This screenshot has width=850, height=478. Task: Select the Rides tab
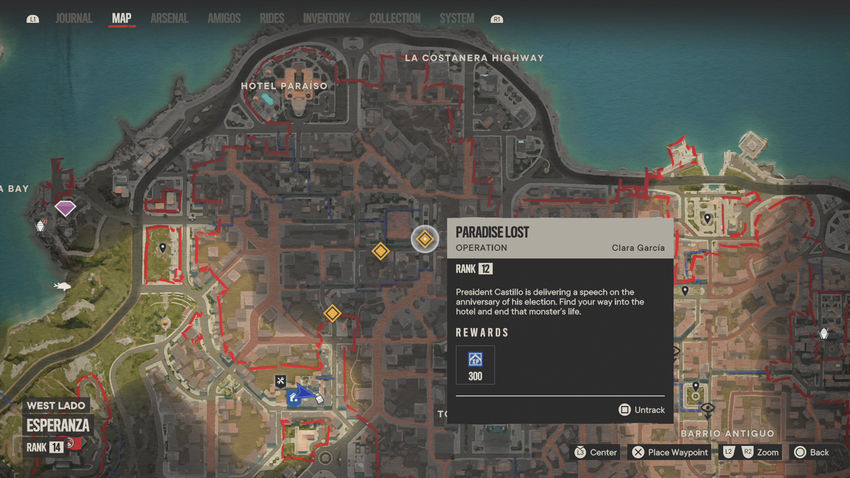[x=271, y=18]
